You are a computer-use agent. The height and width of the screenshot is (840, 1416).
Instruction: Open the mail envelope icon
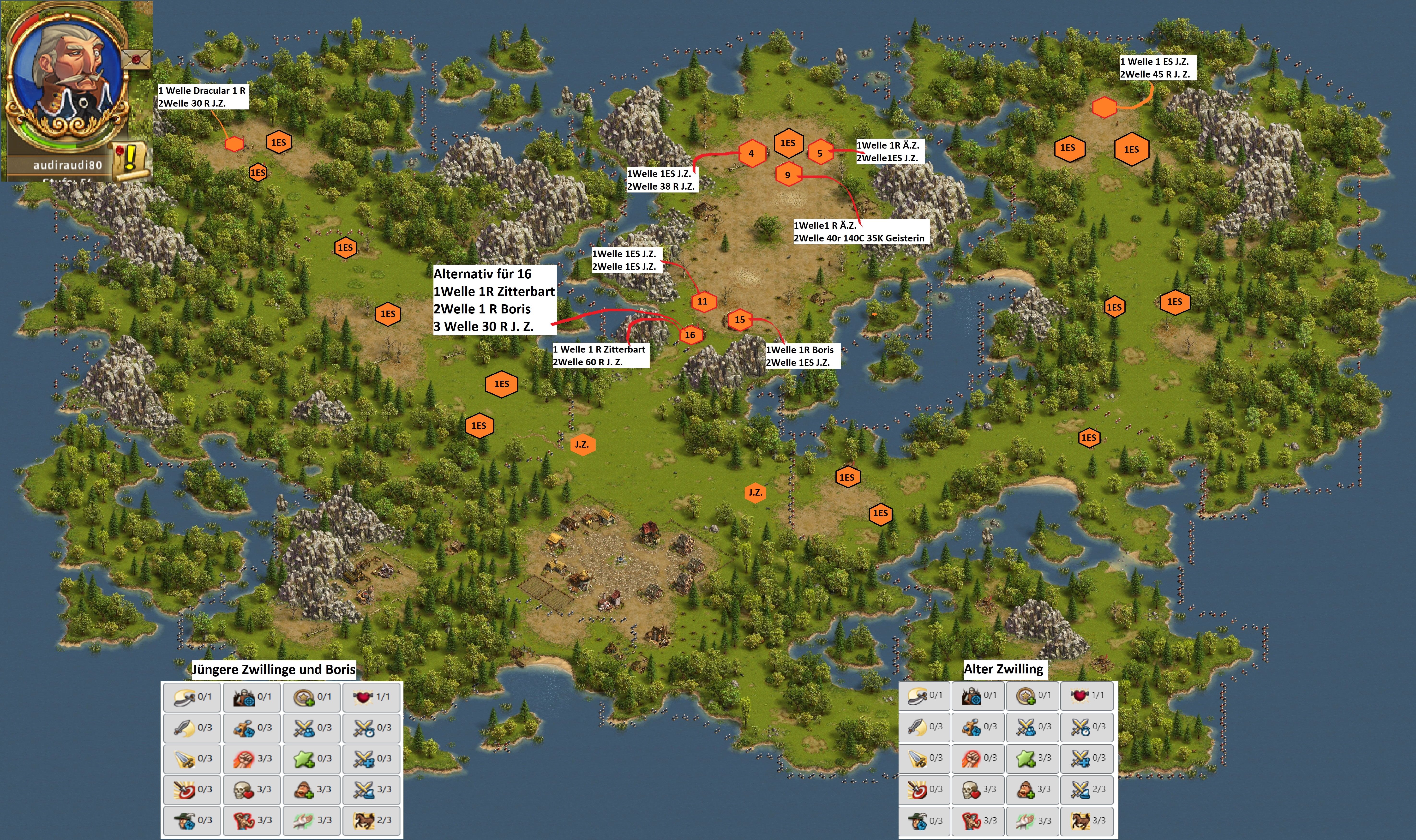136,58
